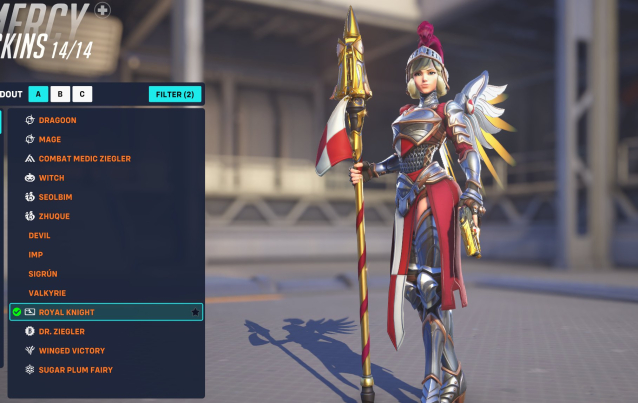Toggle the favorite star on Royal Knight
The image size is (638, 403).
click(195, 312)
